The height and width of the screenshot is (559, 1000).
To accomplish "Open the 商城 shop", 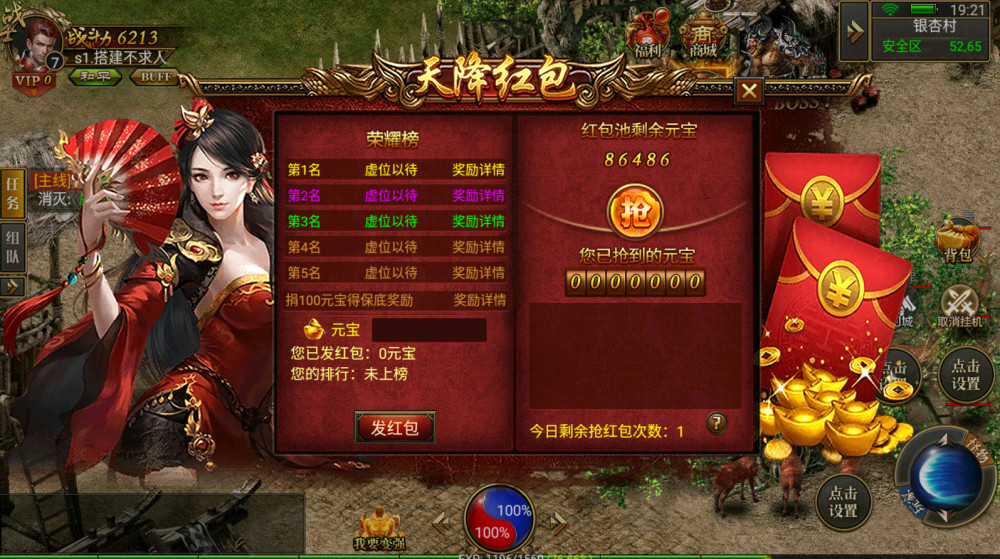I will [704, 34].
